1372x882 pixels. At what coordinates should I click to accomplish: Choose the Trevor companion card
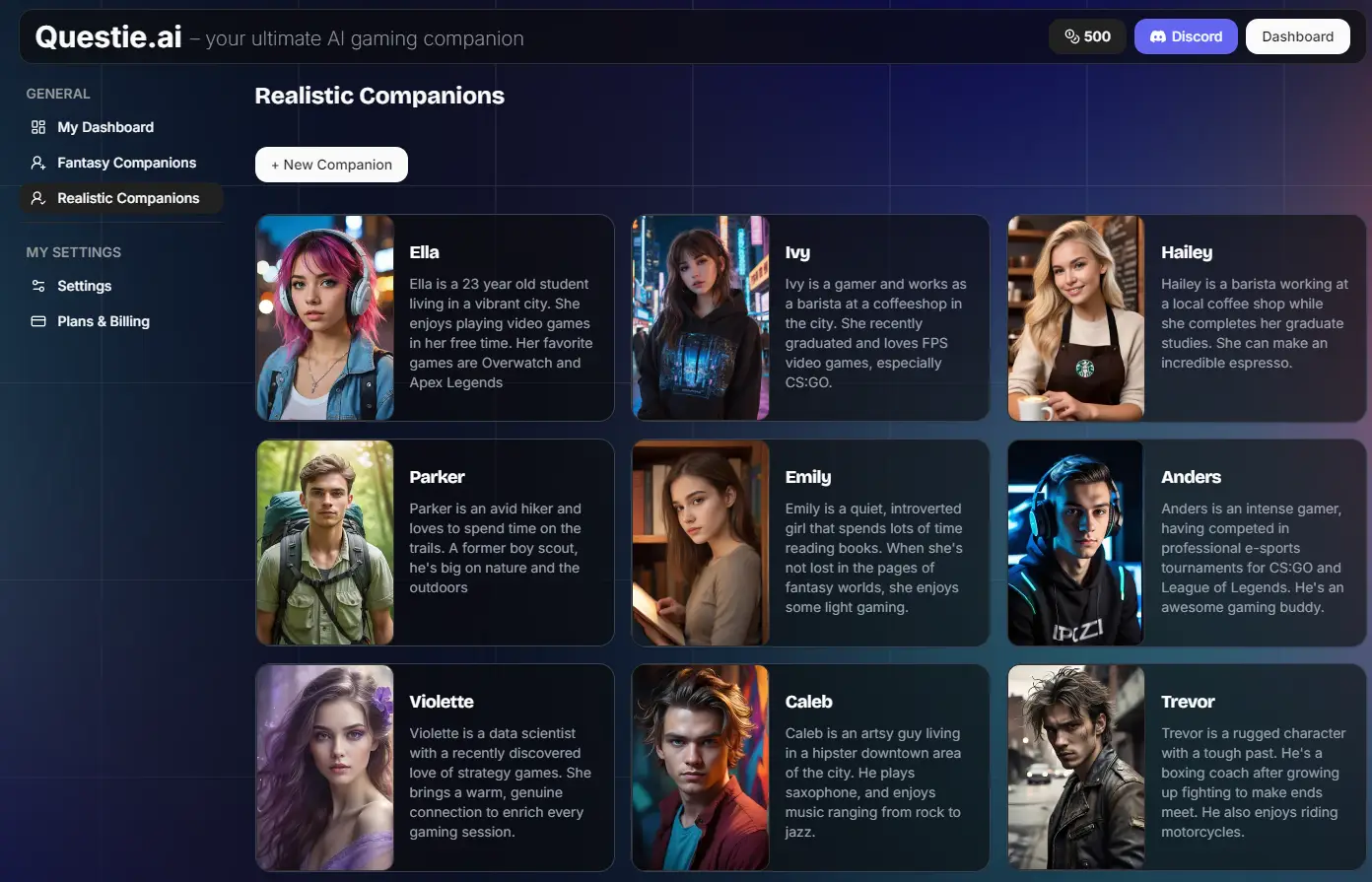tap(1187, 768)
